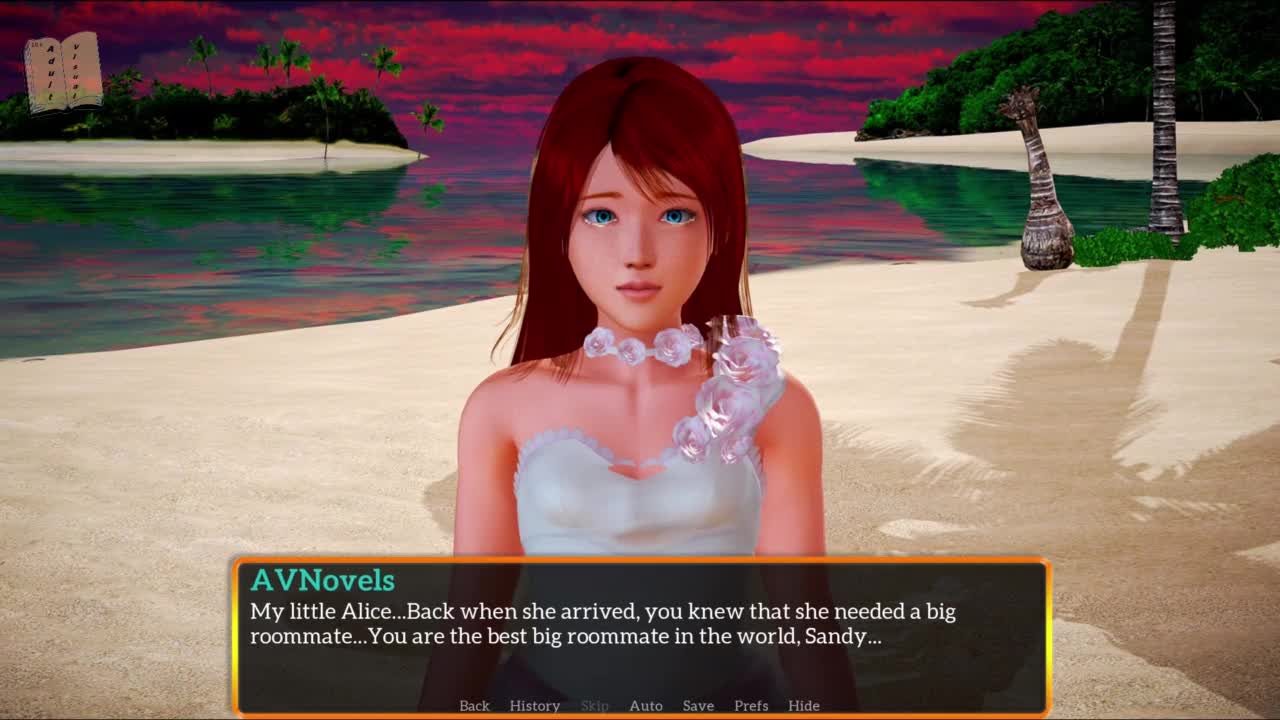Toggle Auto advance mode

pos(645,706)
